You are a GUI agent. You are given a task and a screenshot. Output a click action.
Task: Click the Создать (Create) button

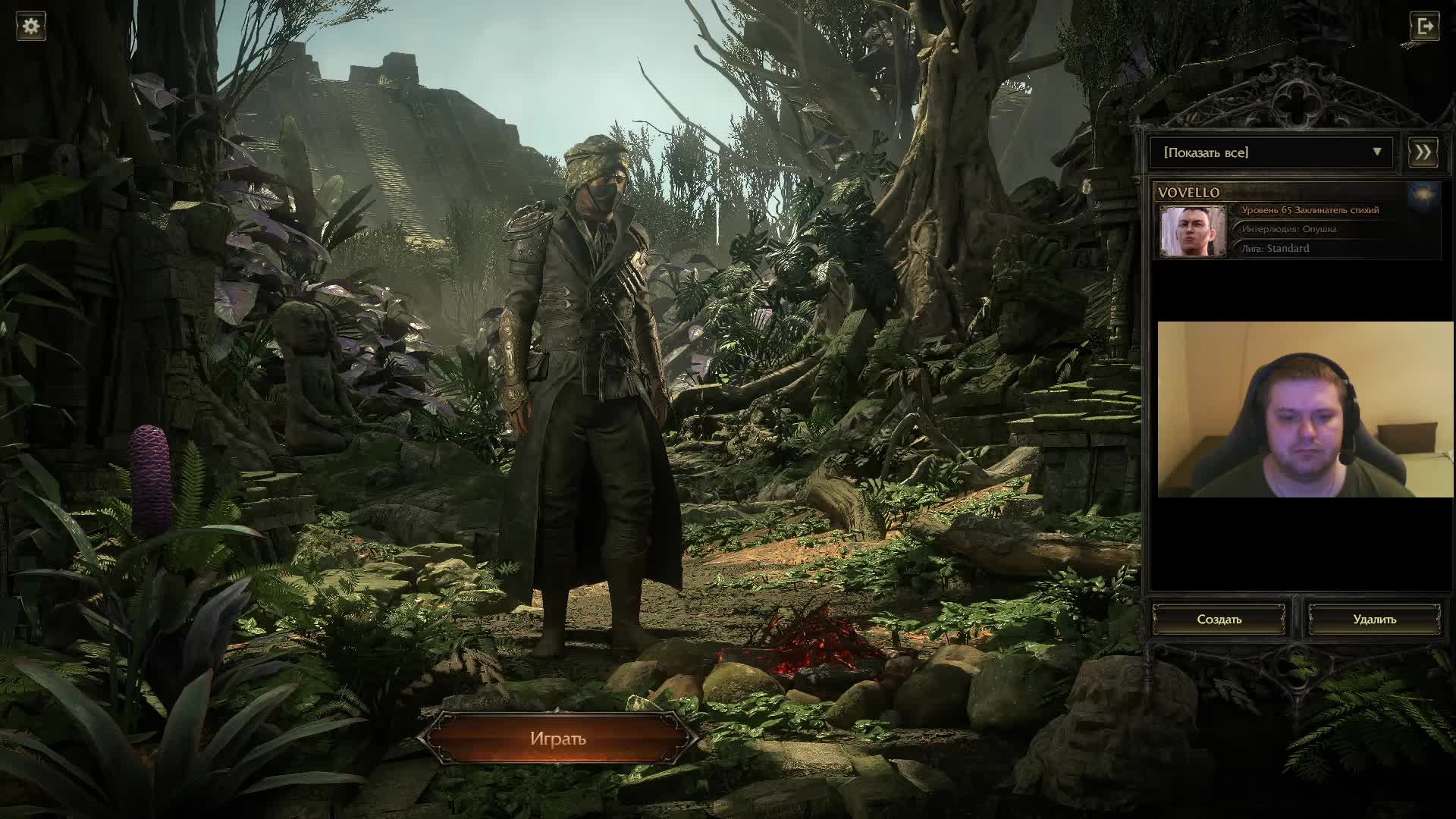tap(1219, 620)
